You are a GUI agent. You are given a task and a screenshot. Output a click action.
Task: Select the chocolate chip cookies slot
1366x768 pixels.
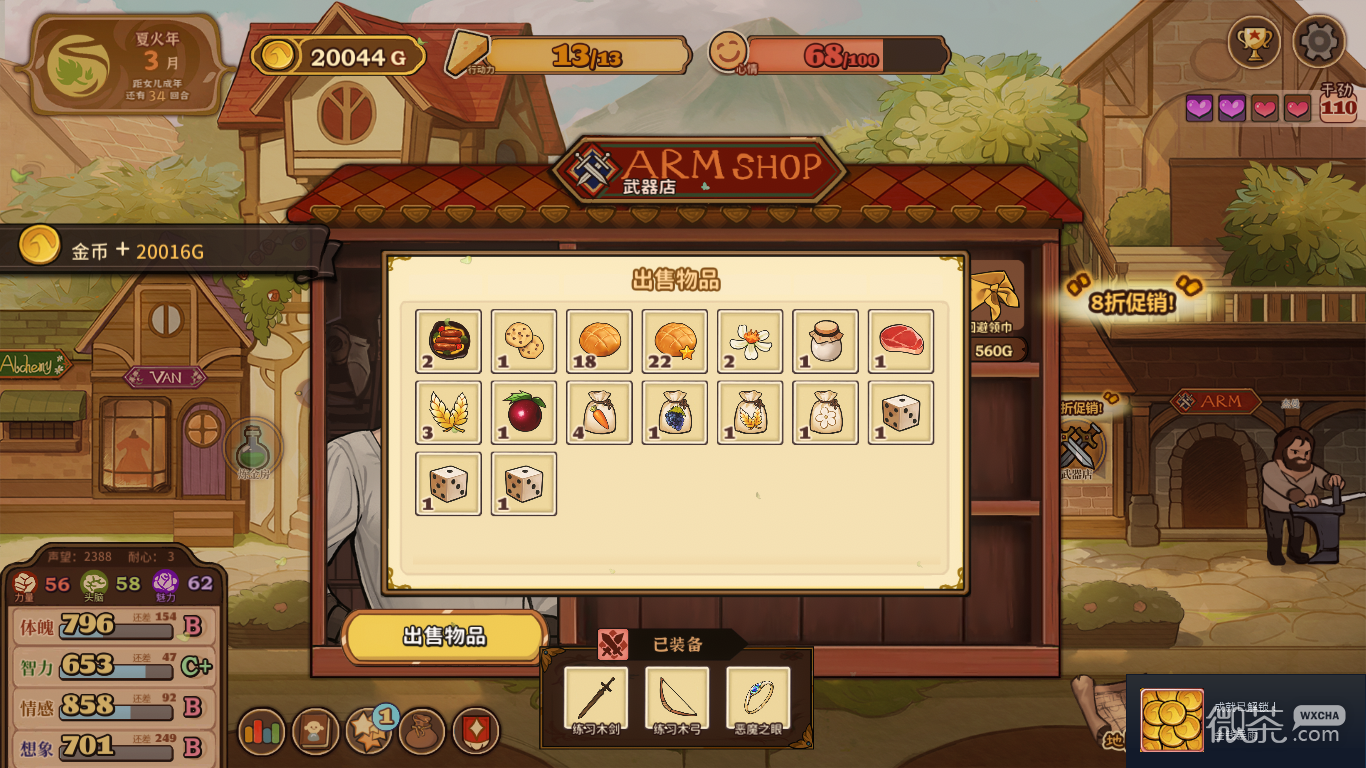pyautogui.click(x=524, y=341)
